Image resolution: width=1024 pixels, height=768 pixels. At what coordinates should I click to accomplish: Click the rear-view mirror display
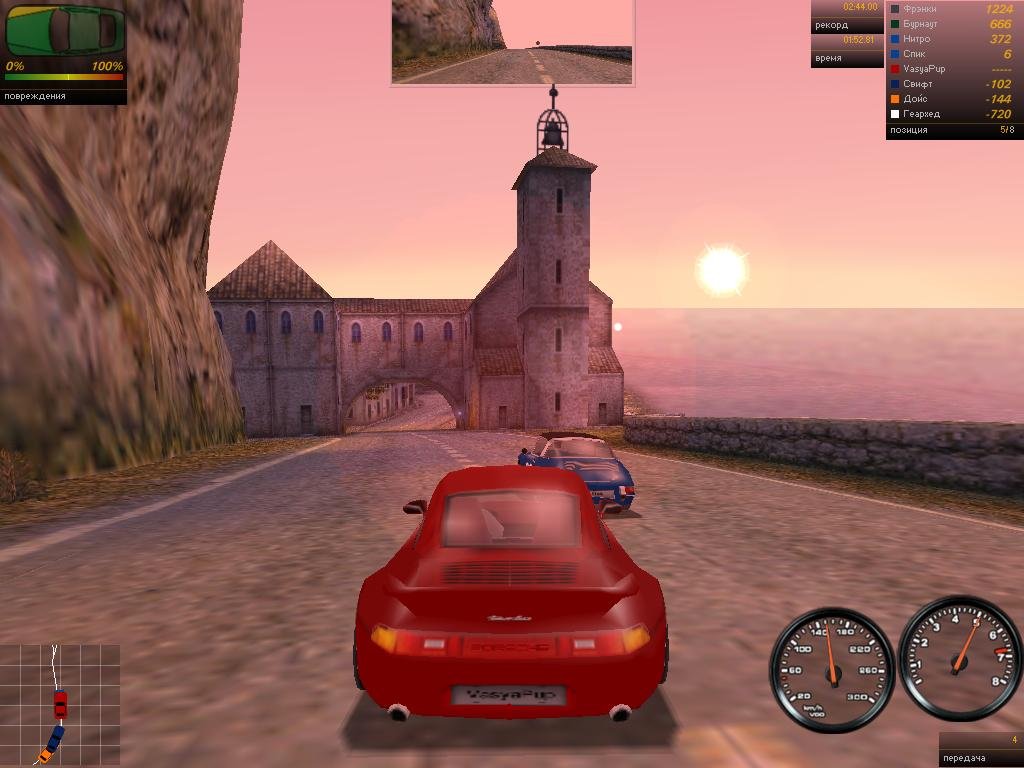[512, 42]
